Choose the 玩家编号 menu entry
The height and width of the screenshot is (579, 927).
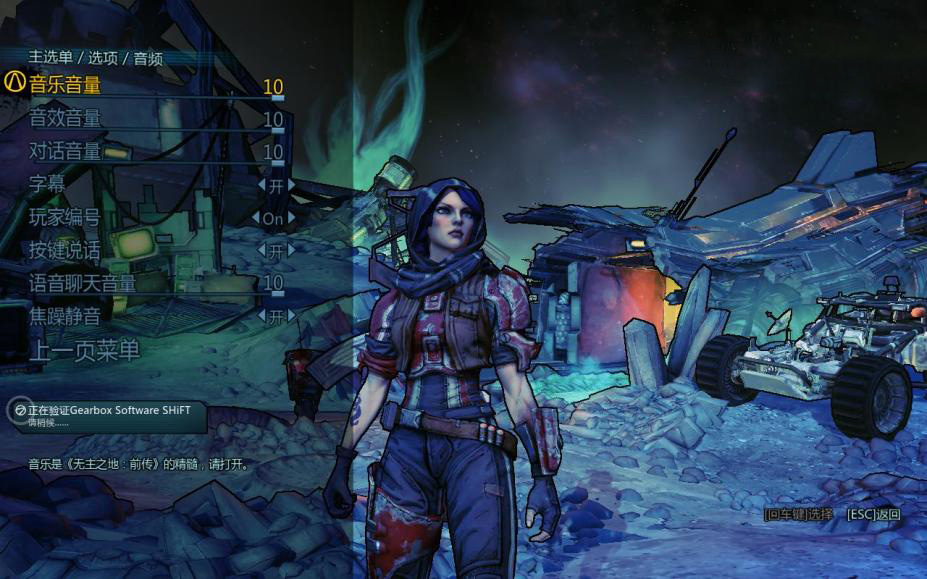(65, 218)
